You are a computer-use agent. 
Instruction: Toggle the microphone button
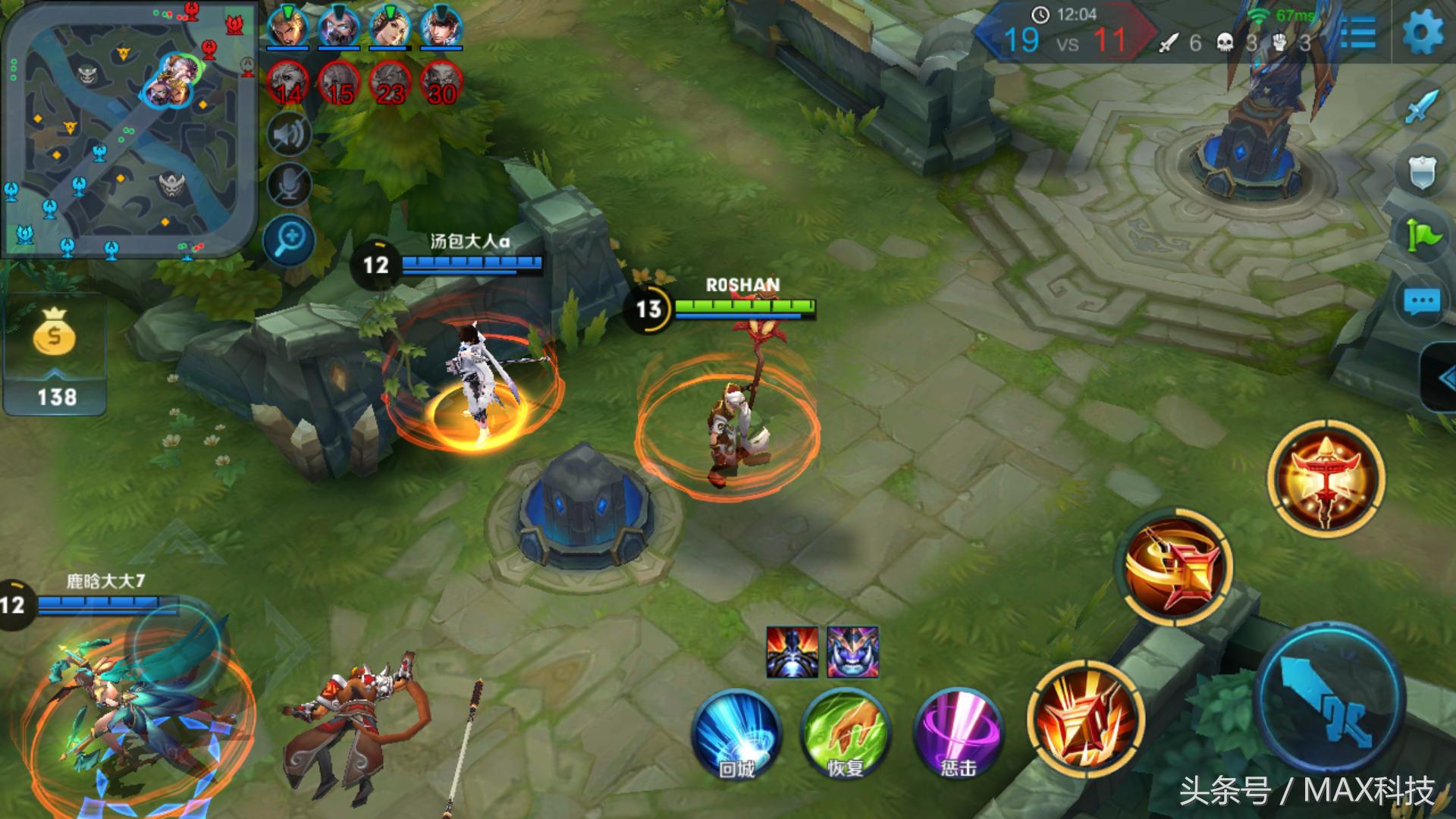pyautogui.click(x=289, y=186)
